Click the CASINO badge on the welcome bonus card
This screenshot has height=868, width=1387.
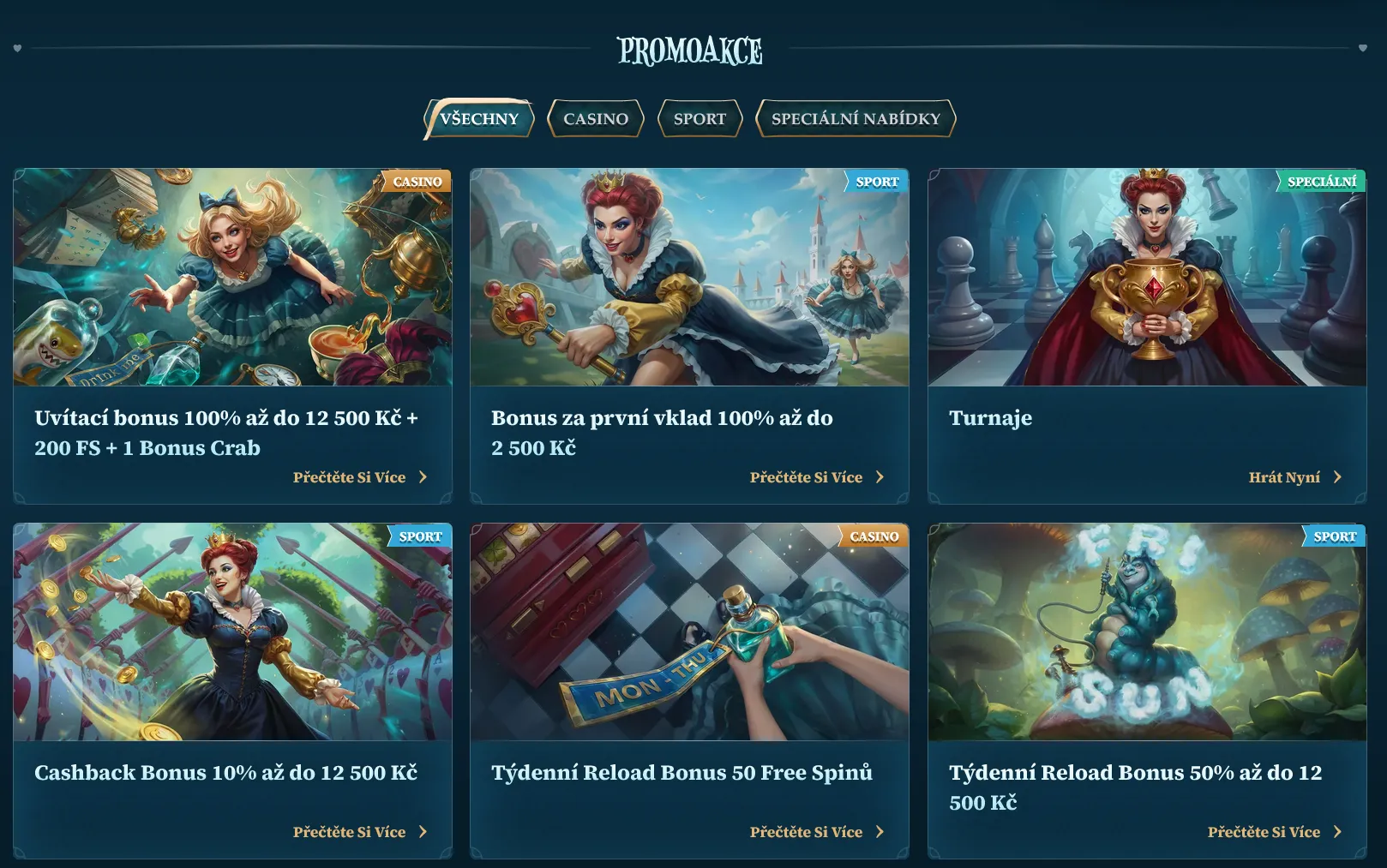(417, 182)
